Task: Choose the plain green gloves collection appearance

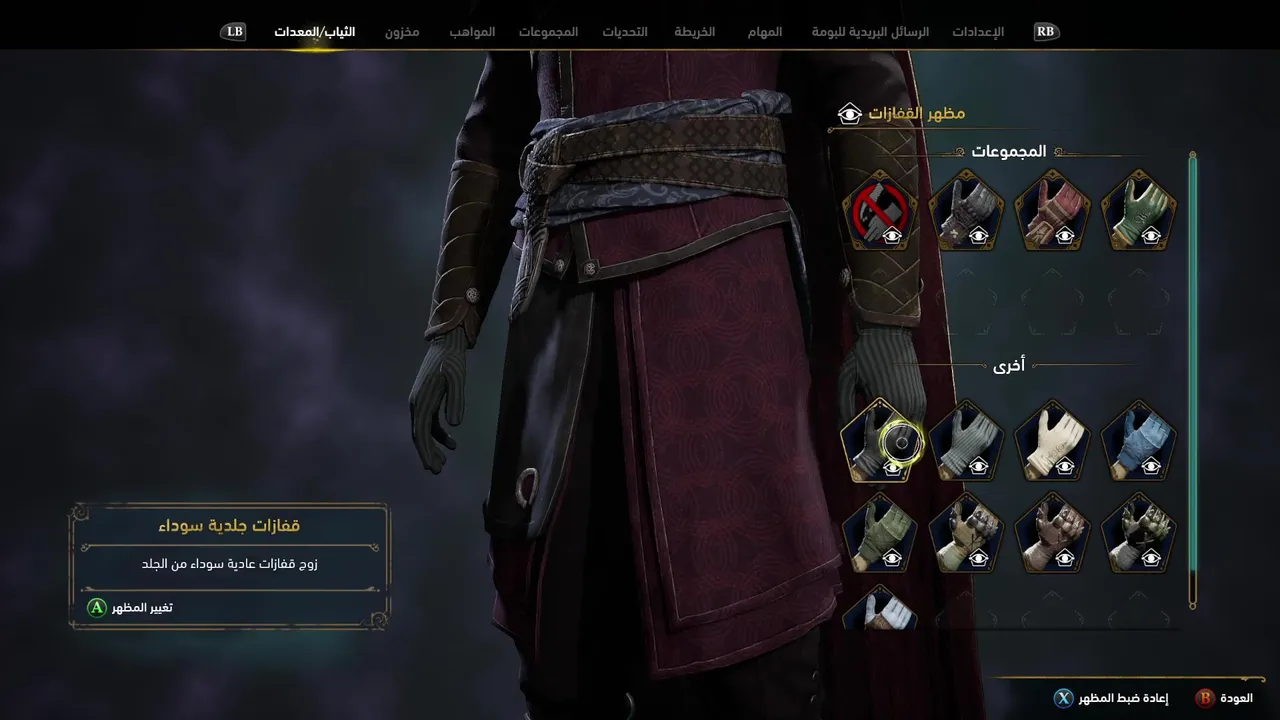Action: pos(1138,211)
